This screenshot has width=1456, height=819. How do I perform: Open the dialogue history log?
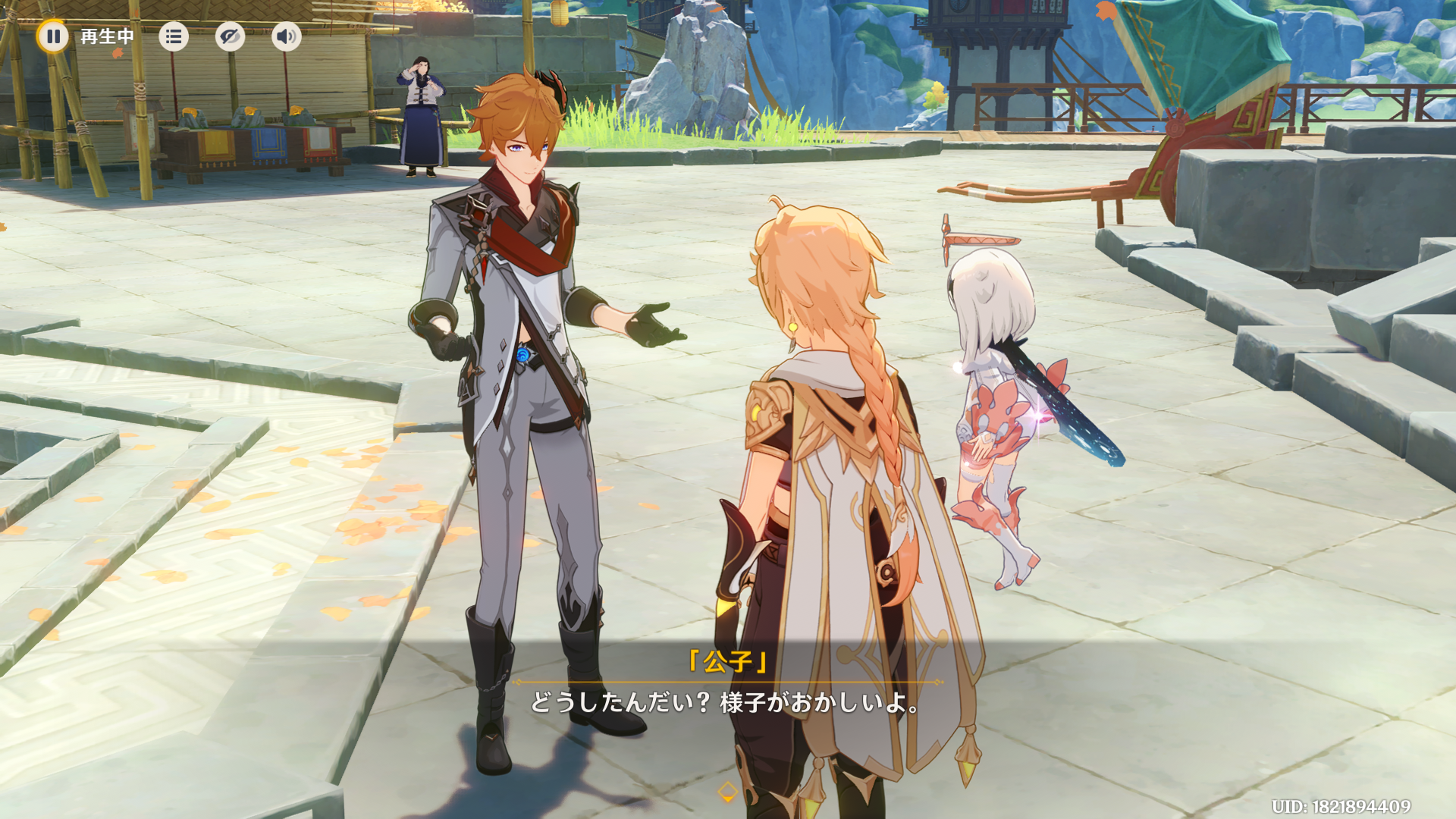[x=174, y=36]
